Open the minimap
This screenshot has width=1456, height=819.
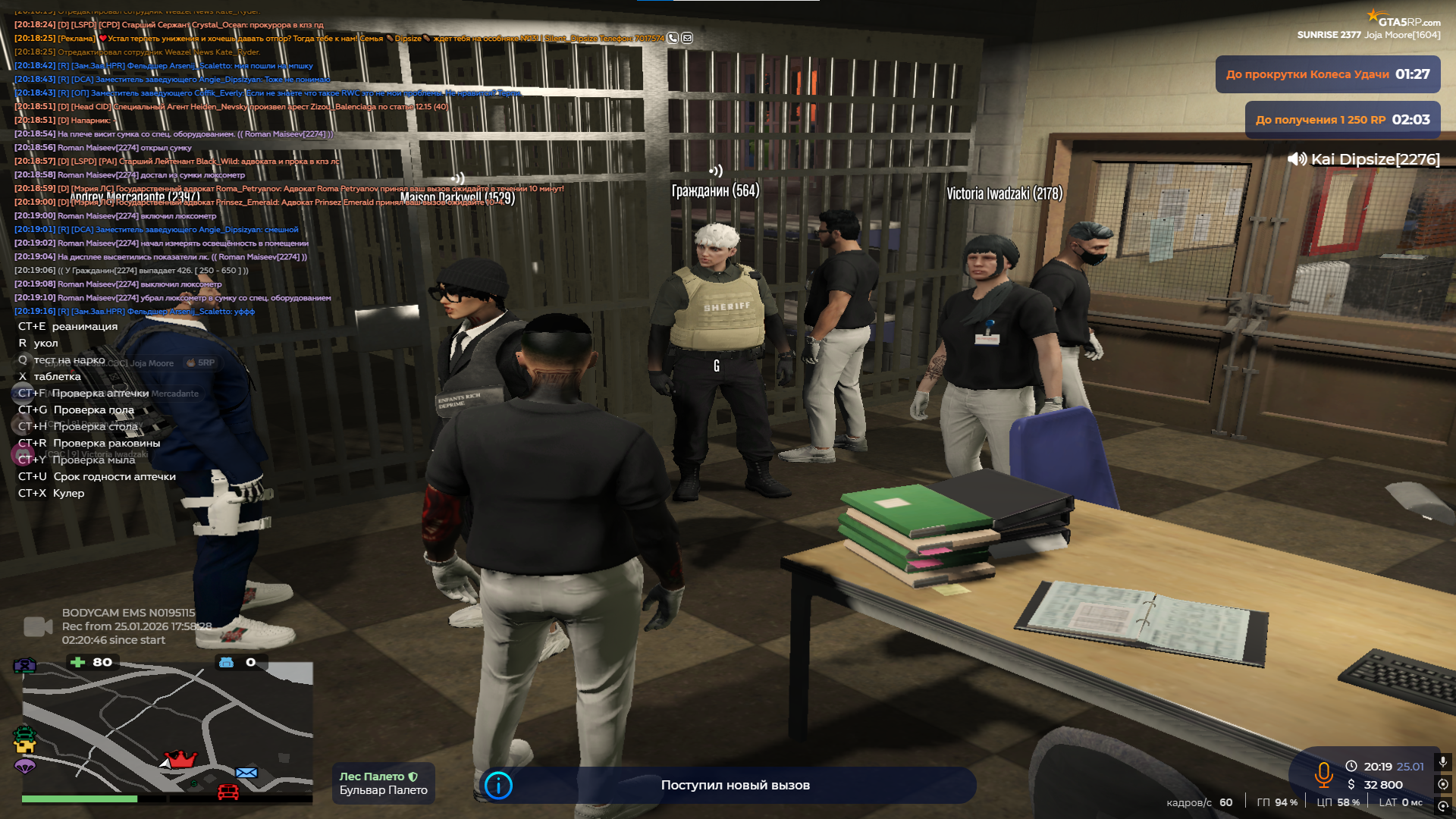pyautogui.click(x=167, y=728)
